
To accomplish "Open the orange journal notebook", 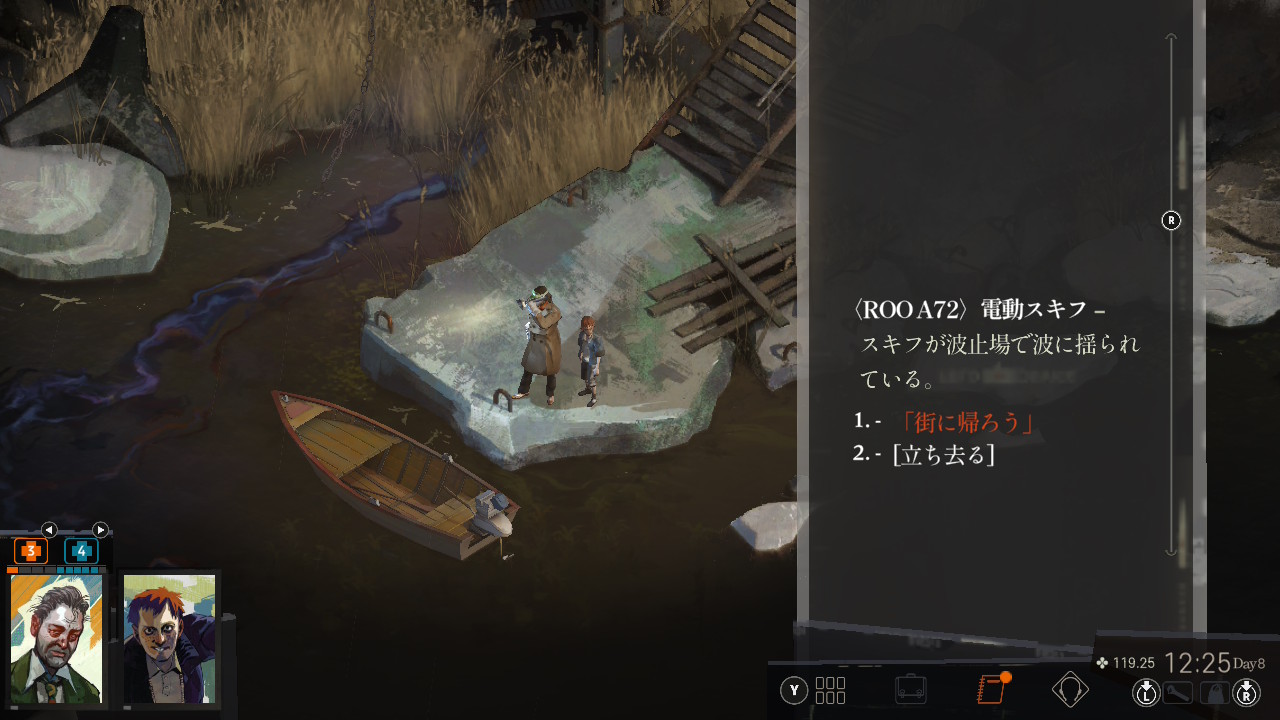I will [990, 689].
